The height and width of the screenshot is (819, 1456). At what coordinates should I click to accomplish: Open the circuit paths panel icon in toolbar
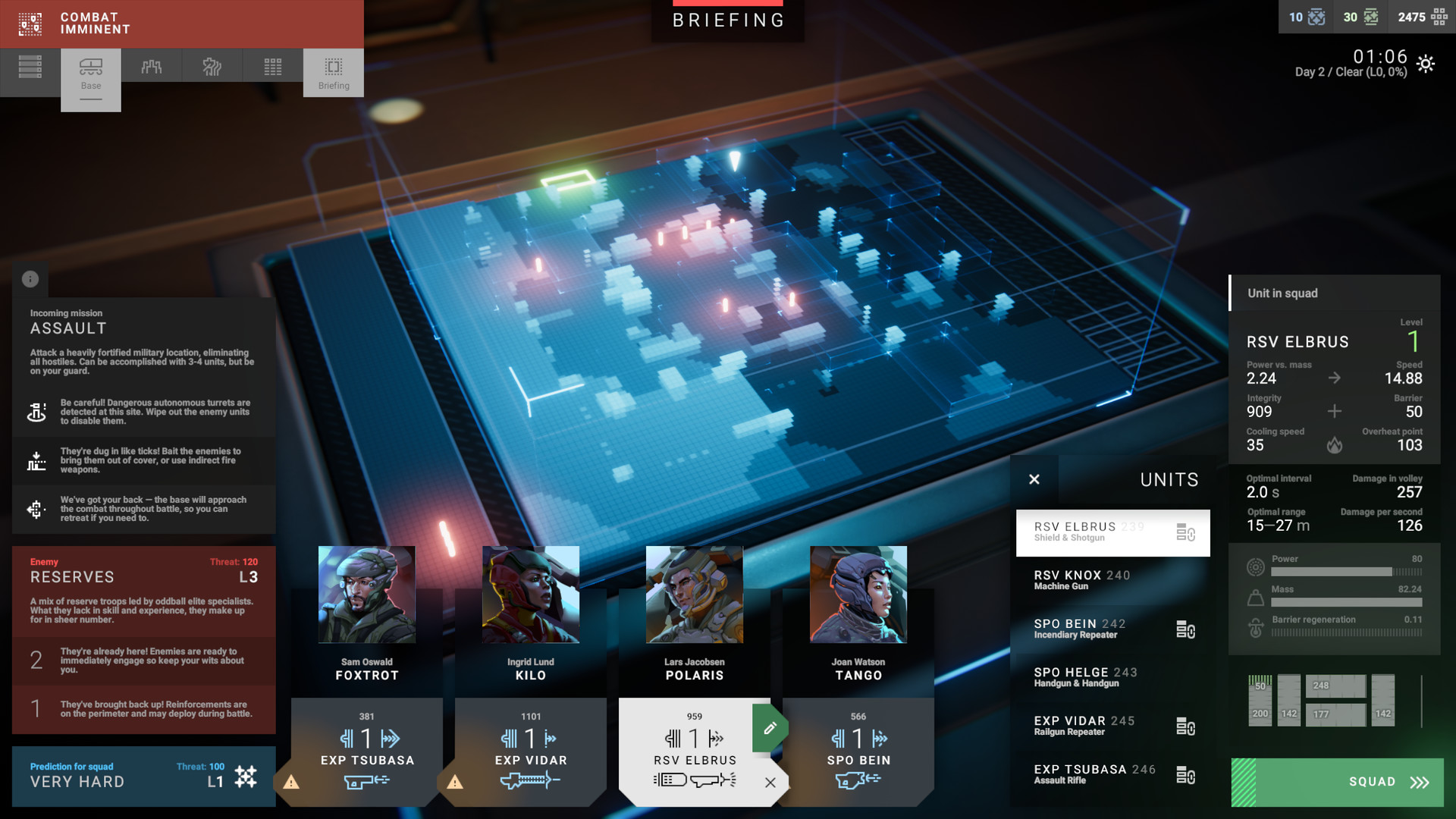pos(212,67)
